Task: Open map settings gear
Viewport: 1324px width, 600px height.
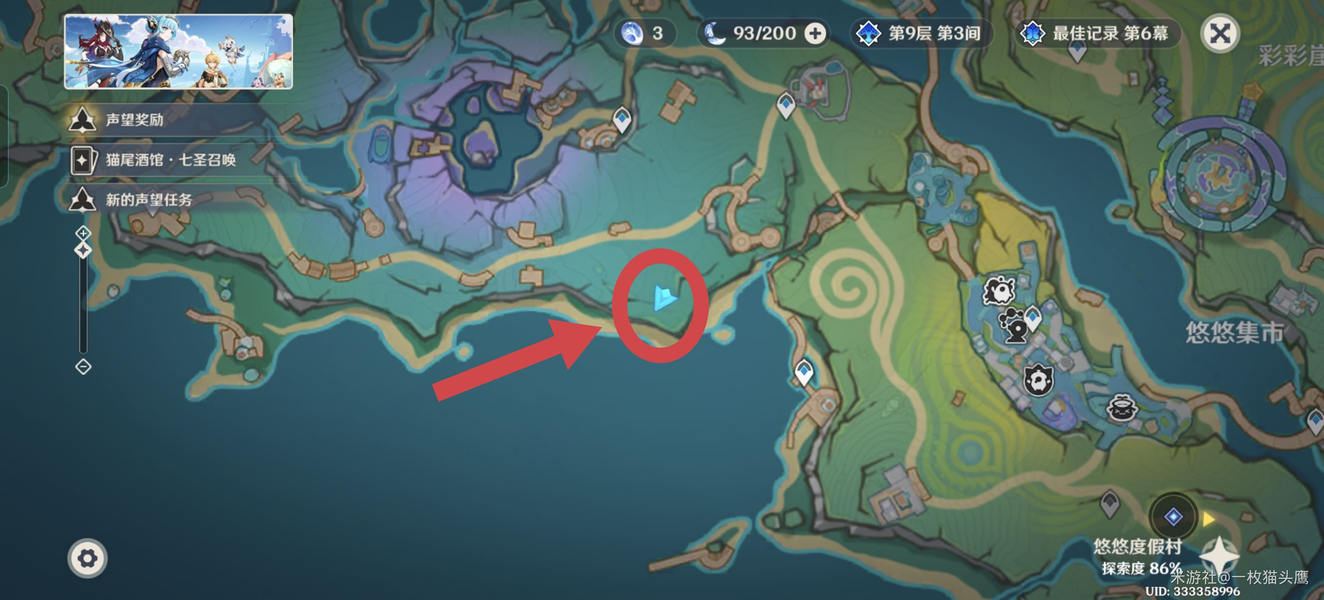Action: (87, 558)
